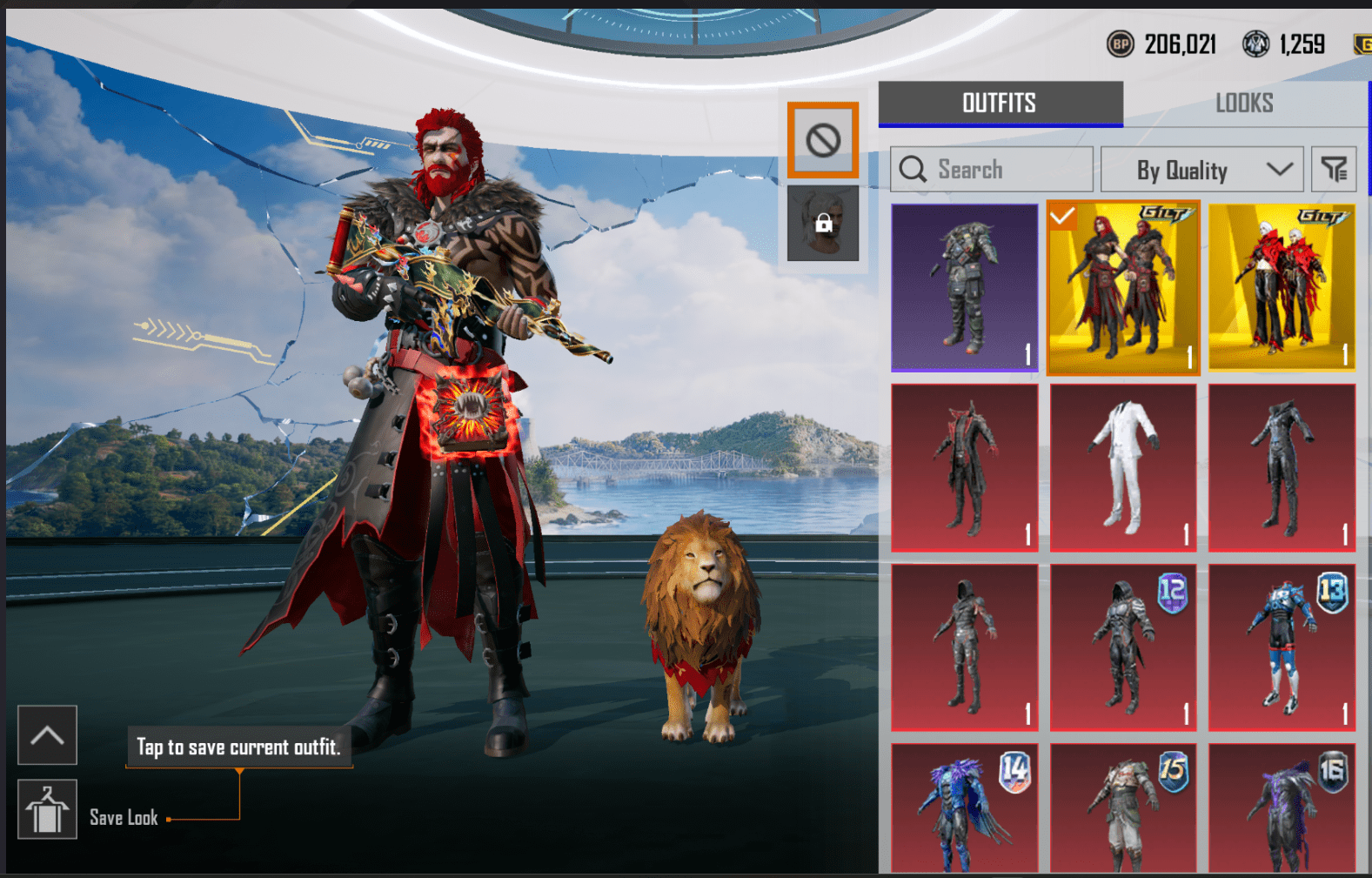
Task: Click the hanger icon near Save Look
Action: pos(47,809)
